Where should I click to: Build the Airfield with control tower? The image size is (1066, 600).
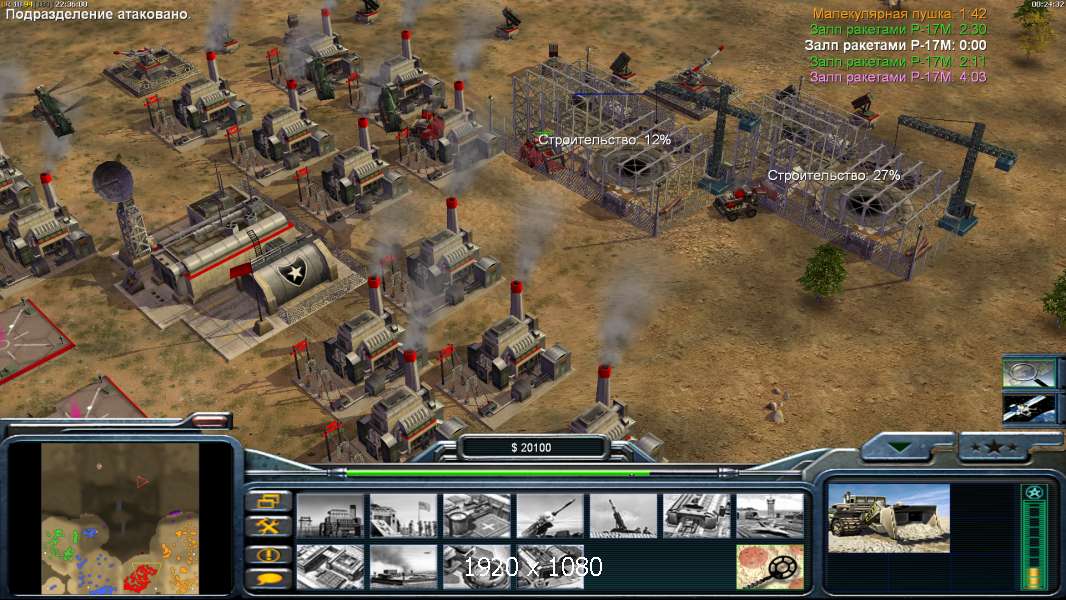tap(770, 515)
